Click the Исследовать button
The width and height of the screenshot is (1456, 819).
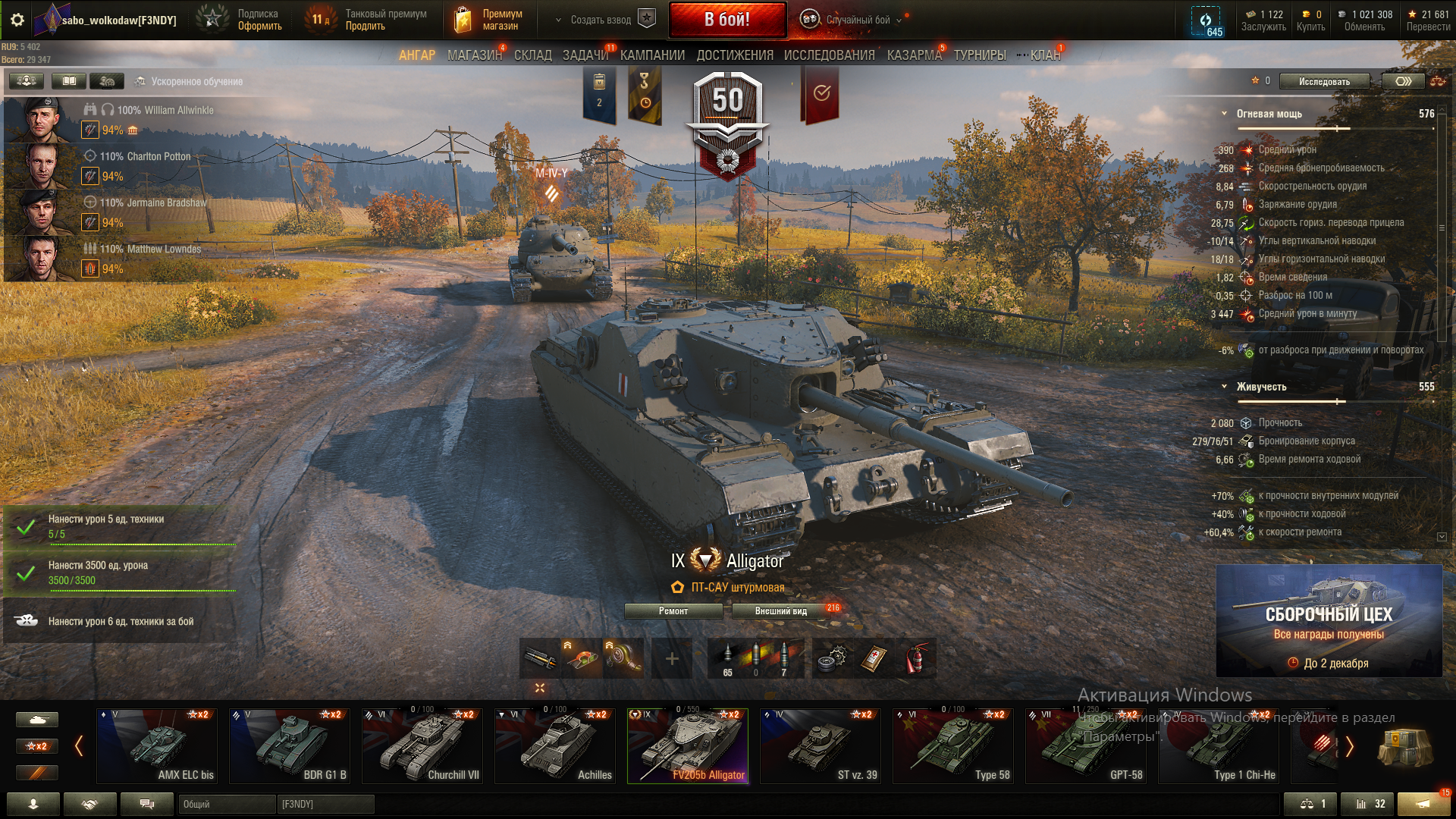tap(1324, 81)
